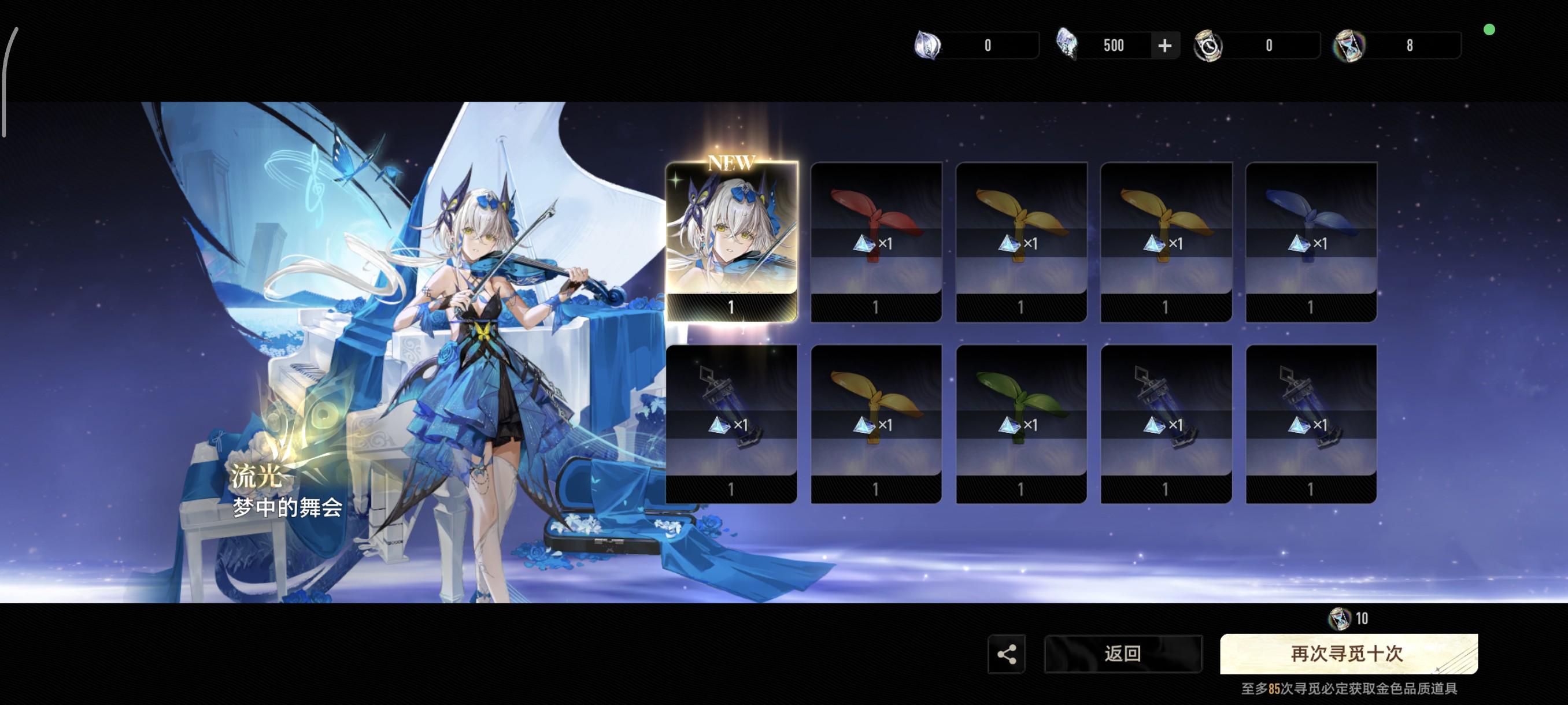1568x705 pixels.
Task: Open the share icon button
Action: (1006, 654)
